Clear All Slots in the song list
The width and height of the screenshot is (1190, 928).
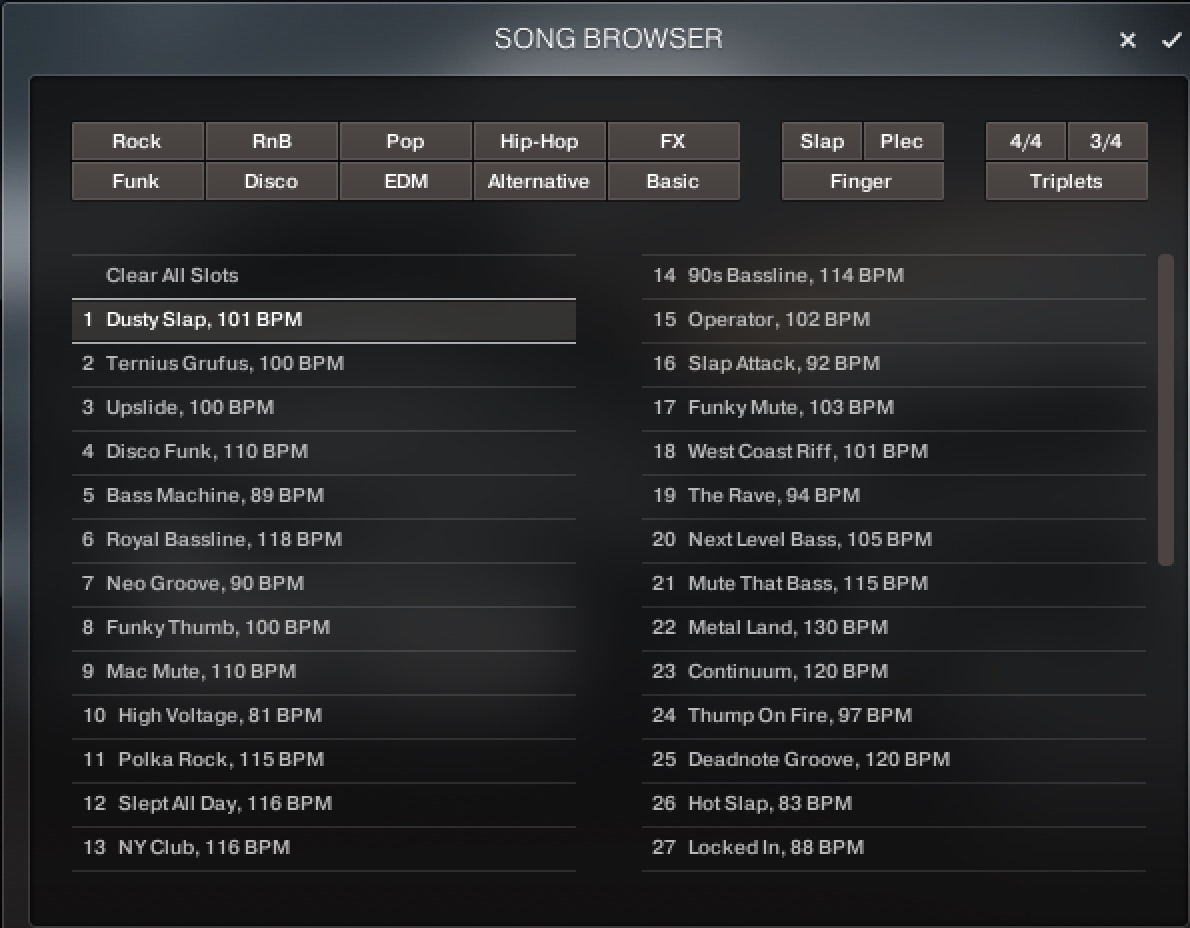coord(172,275)
